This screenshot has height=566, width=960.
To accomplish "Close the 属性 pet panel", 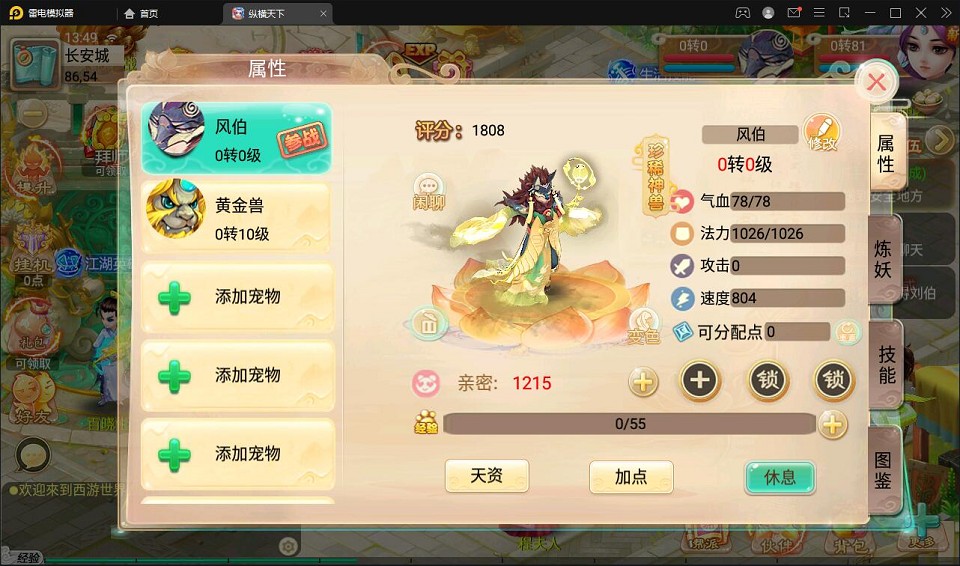I will [876, 82].
